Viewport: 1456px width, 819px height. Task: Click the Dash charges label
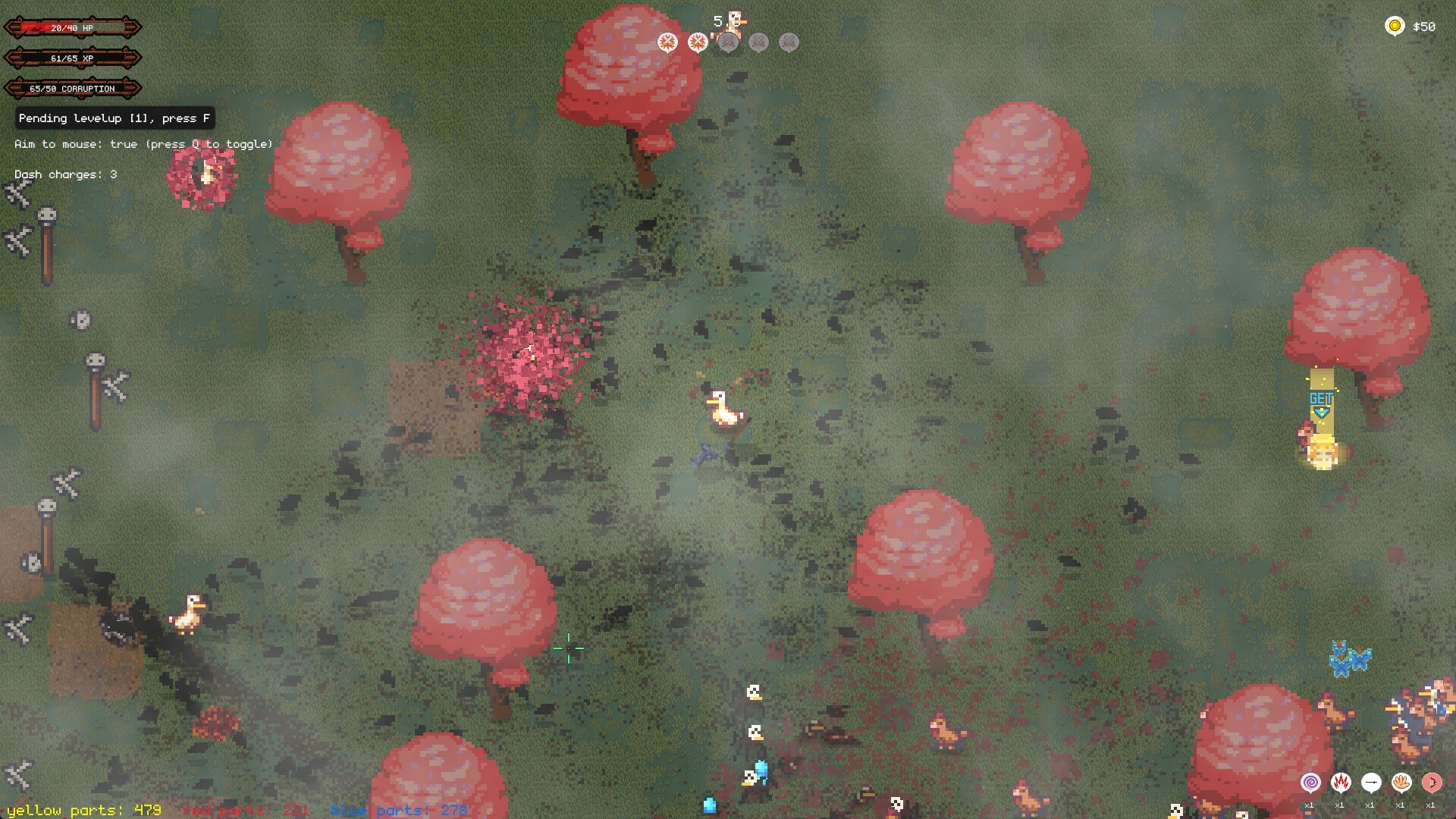point(64,174)
